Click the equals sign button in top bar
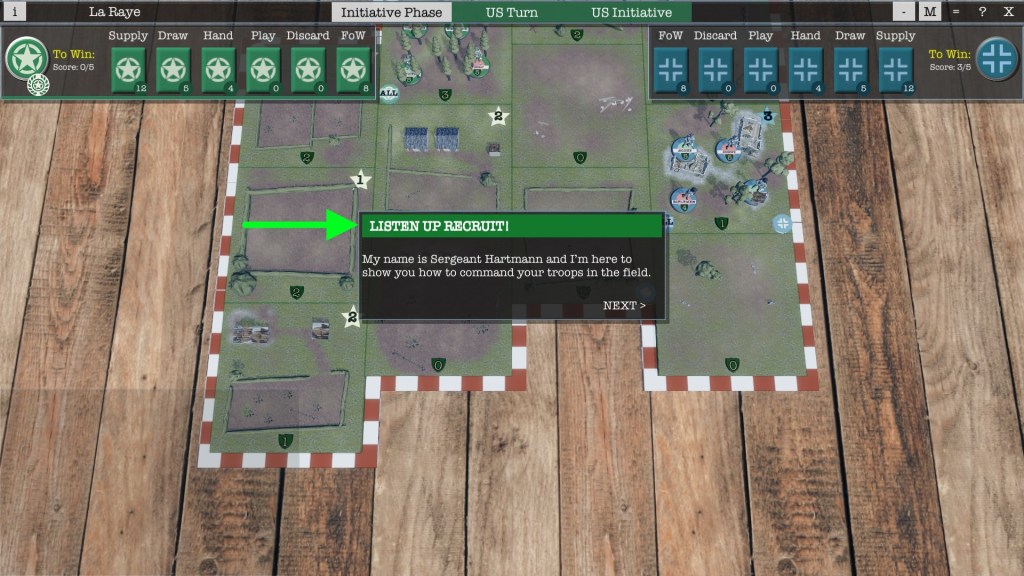This screenshot has height=576, width=1024. pyautogui.click(x=956, y=12)
